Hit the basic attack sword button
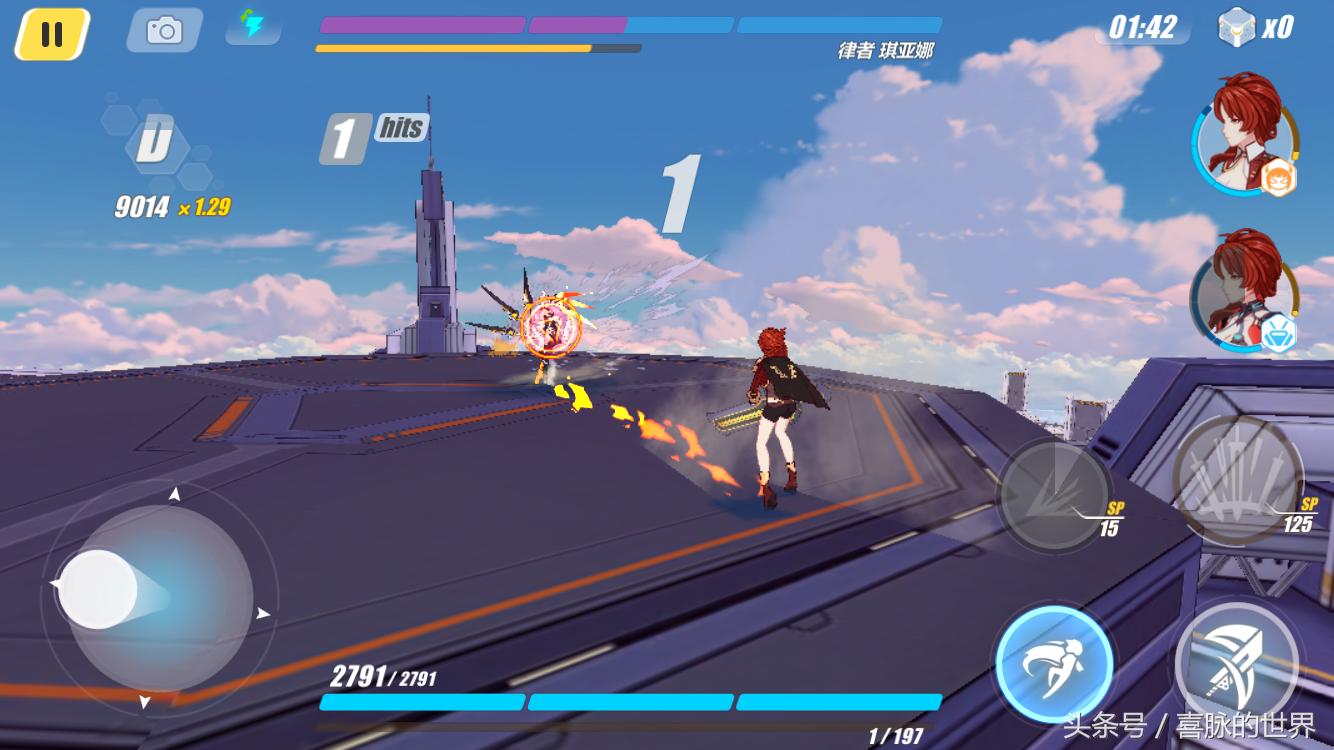 point(1237,661)
